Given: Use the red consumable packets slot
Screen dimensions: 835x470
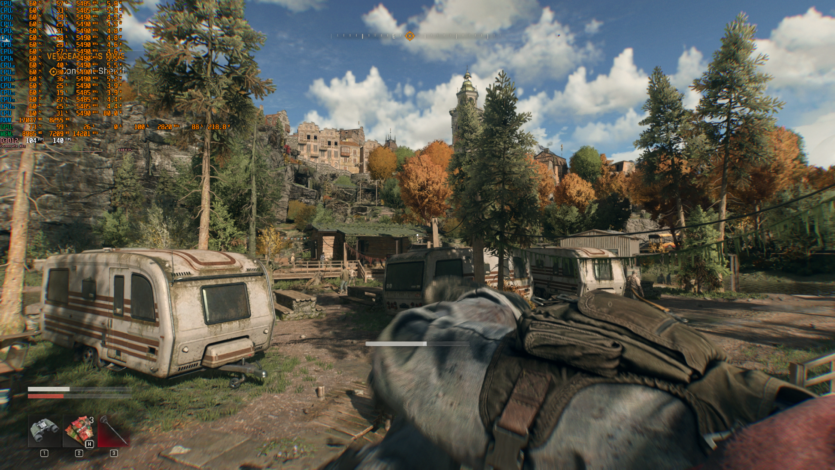Looking at the screenshot, I should coord(79,430).
